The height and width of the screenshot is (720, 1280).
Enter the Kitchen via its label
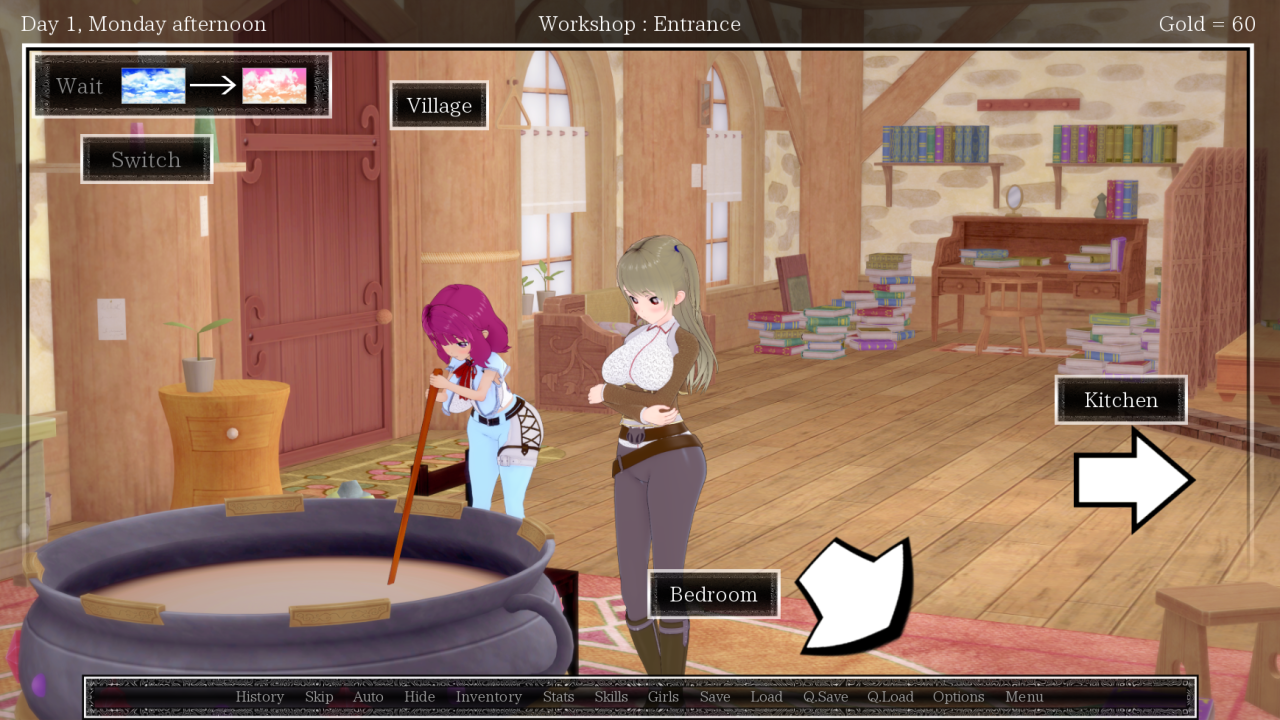[x=1120, y=400]
